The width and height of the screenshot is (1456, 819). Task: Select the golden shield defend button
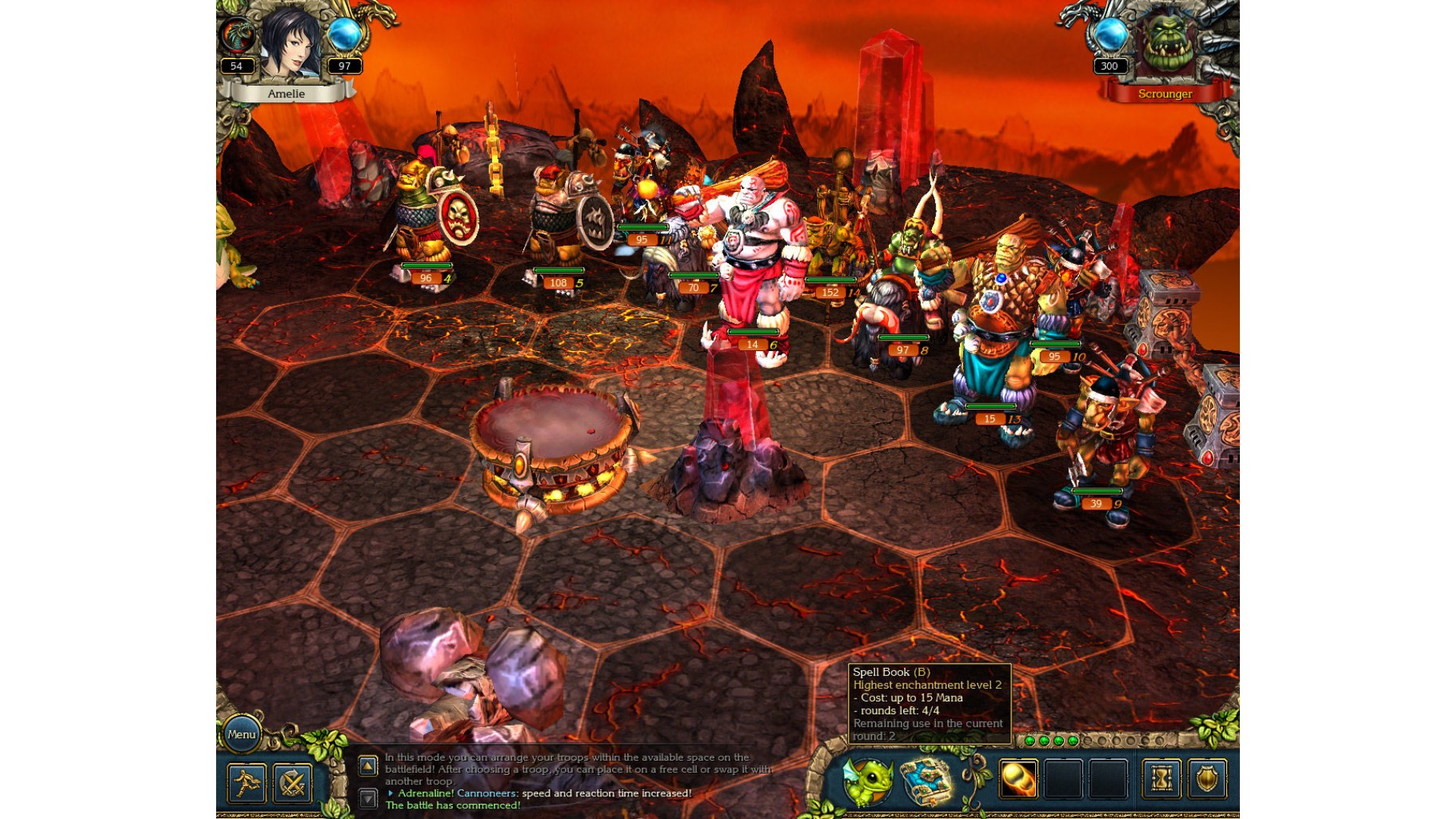1207,779
